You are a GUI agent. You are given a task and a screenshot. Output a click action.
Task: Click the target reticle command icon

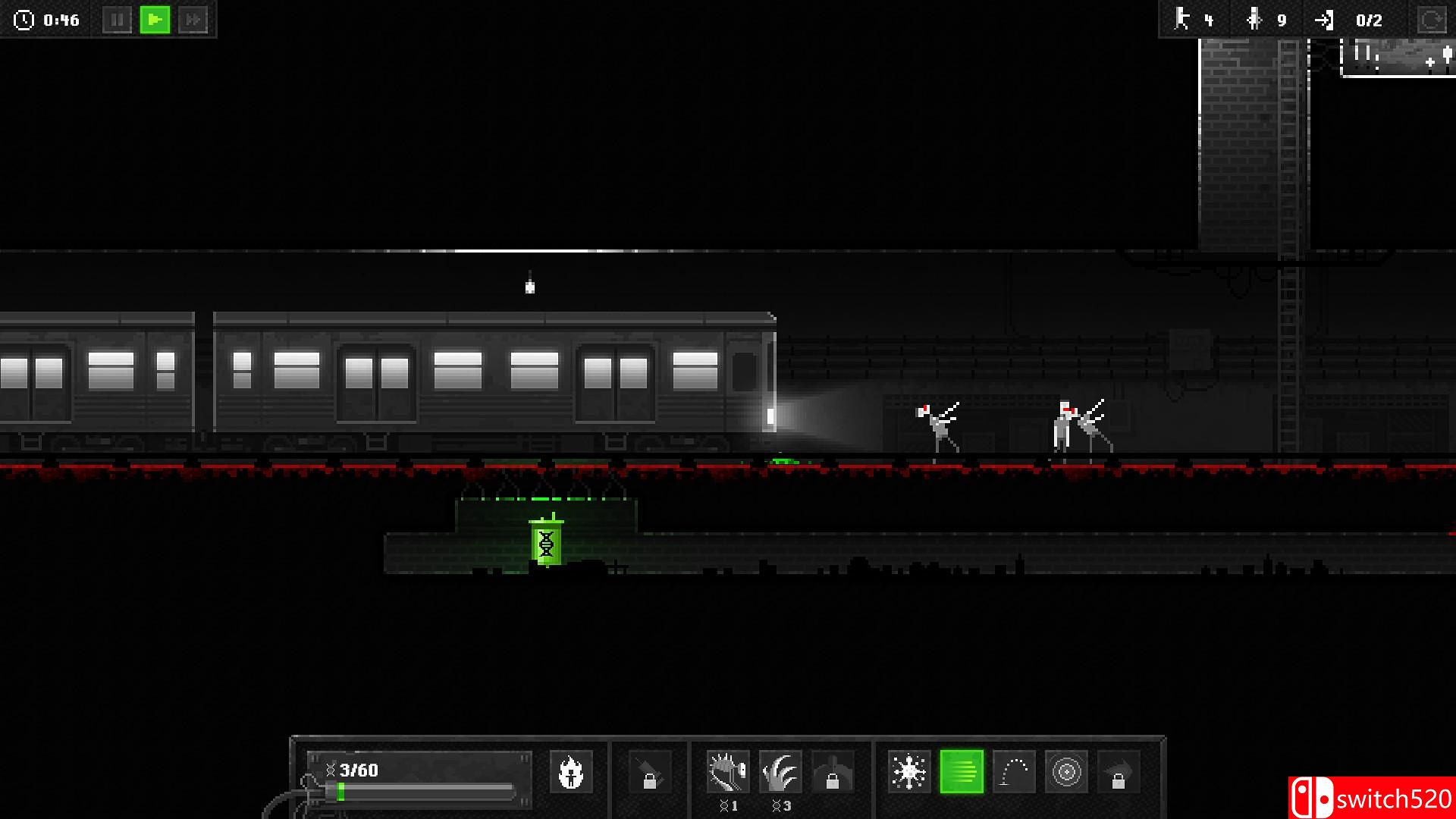(x=1065, y=772)
